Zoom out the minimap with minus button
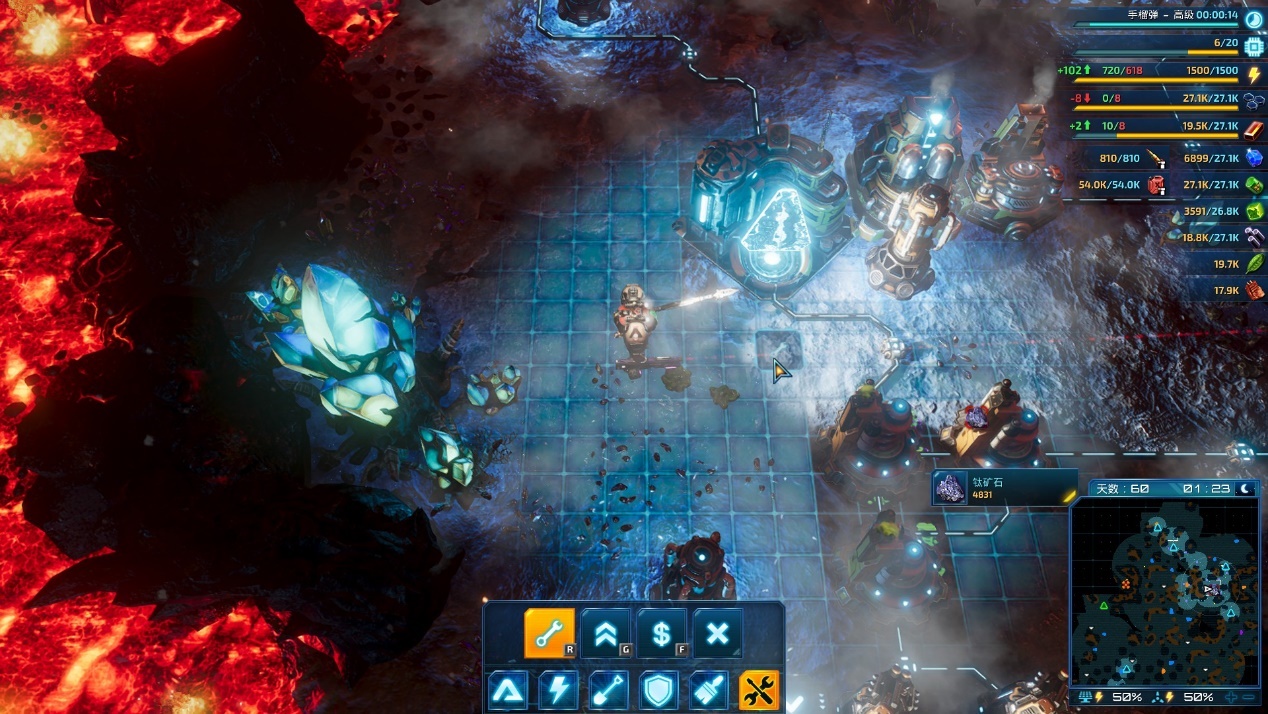The height and width of the screenshot is (714, 1268). [1249, 697]
